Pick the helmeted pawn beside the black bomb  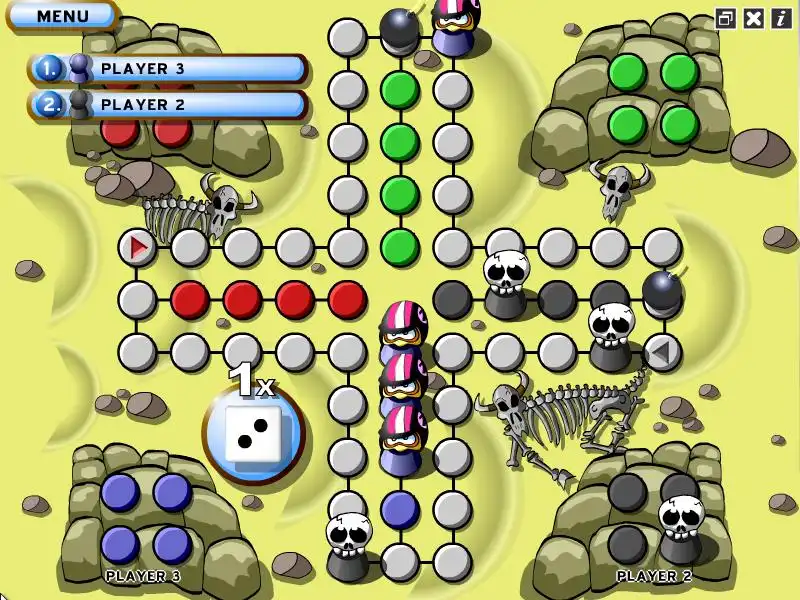click(455, 24)
